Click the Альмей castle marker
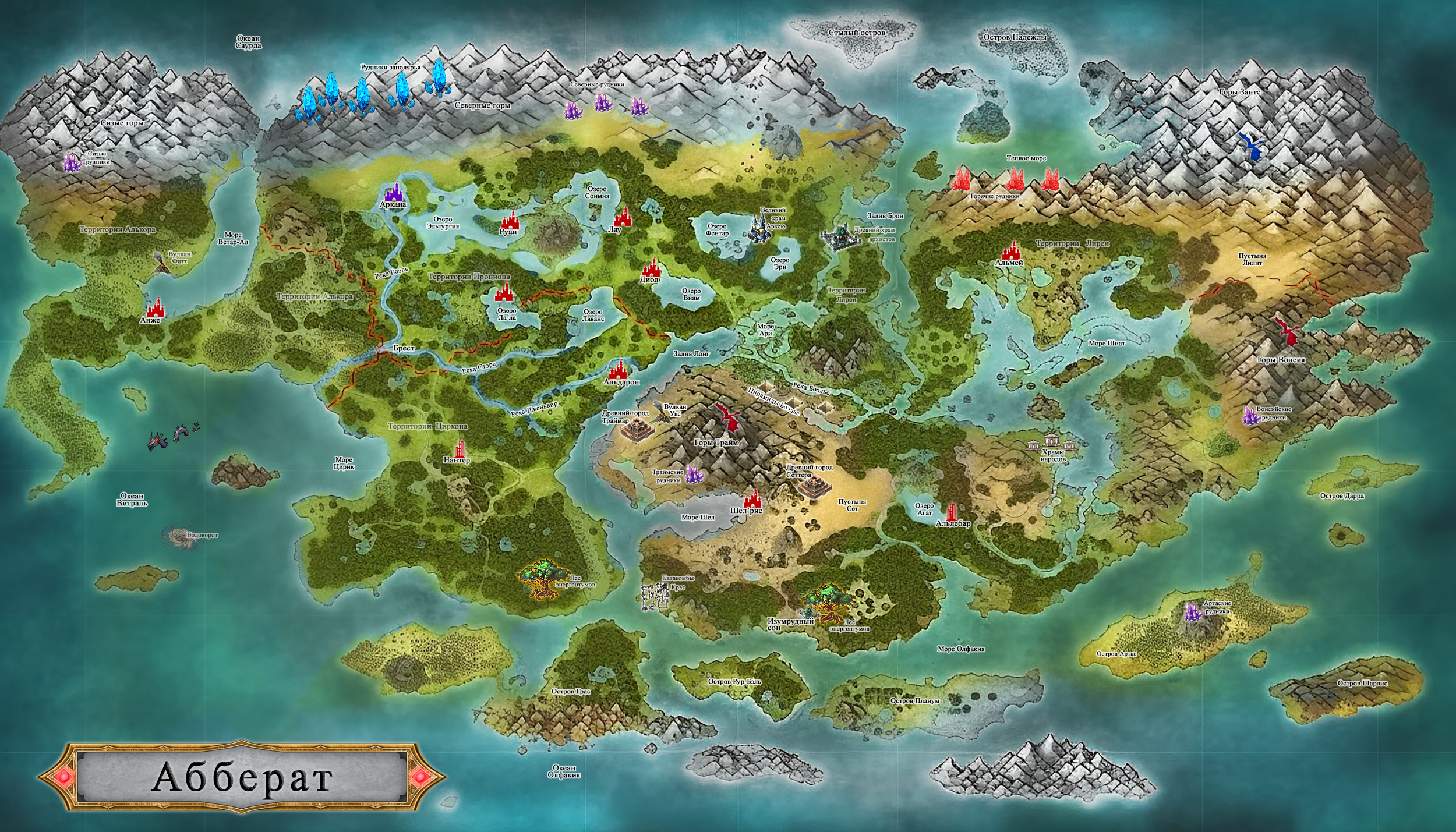This screenshot has height=832, width=1456. point(1011,251)
